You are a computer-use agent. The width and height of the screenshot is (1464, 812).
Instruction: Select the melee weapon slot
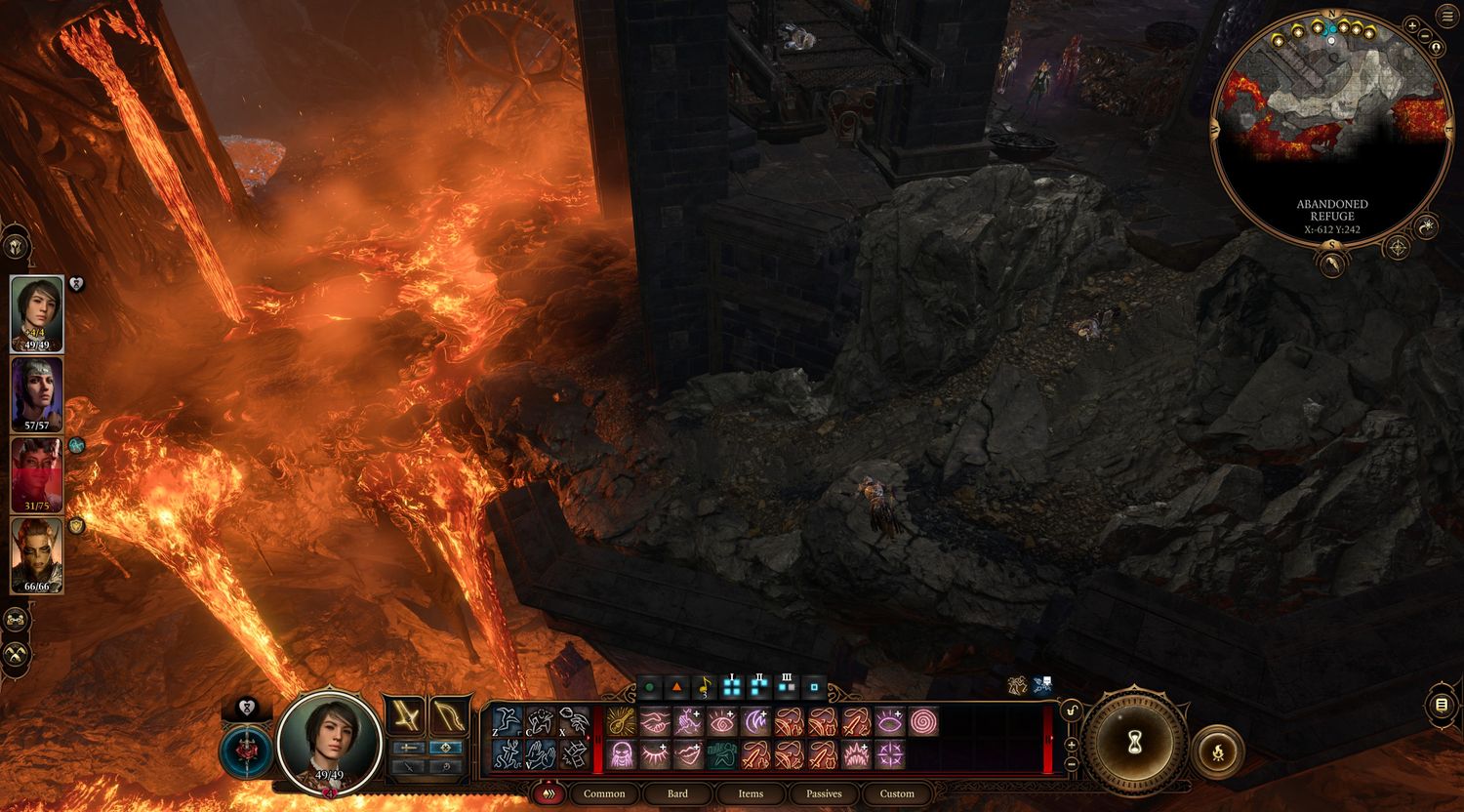coord(405,717)
